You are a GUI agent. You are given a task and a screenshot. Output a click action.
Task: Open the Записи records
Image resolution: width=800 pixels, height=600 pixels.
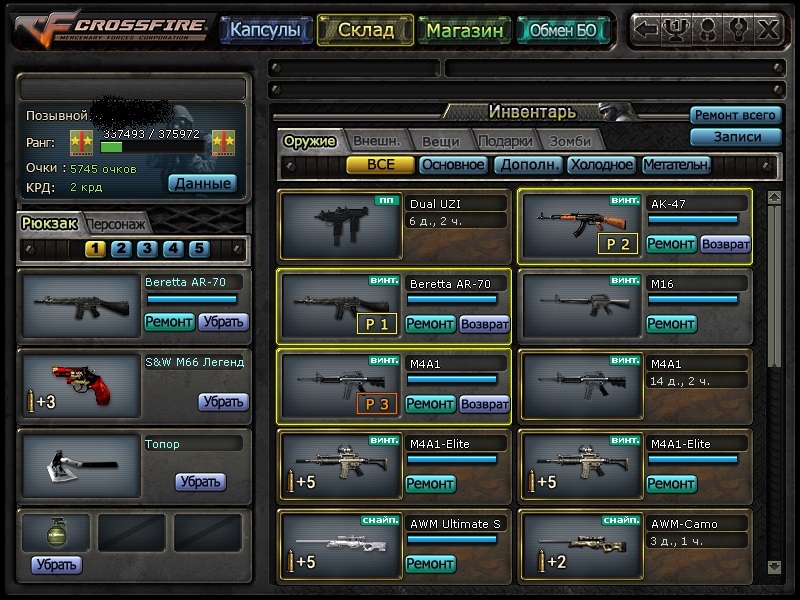pyautogui.click(x=735, y=137)
